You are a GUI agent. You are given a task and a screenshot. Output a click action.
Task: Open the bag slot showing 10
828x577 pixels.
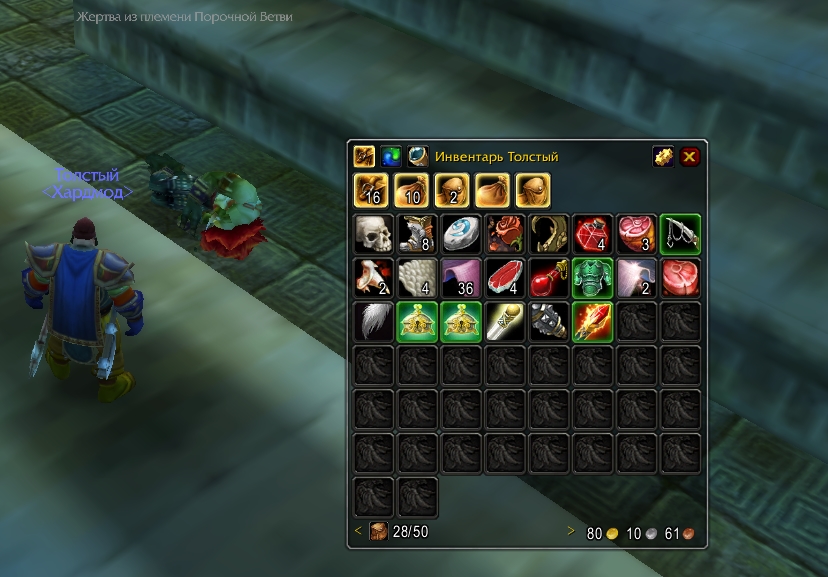click(x=412, y=190)
